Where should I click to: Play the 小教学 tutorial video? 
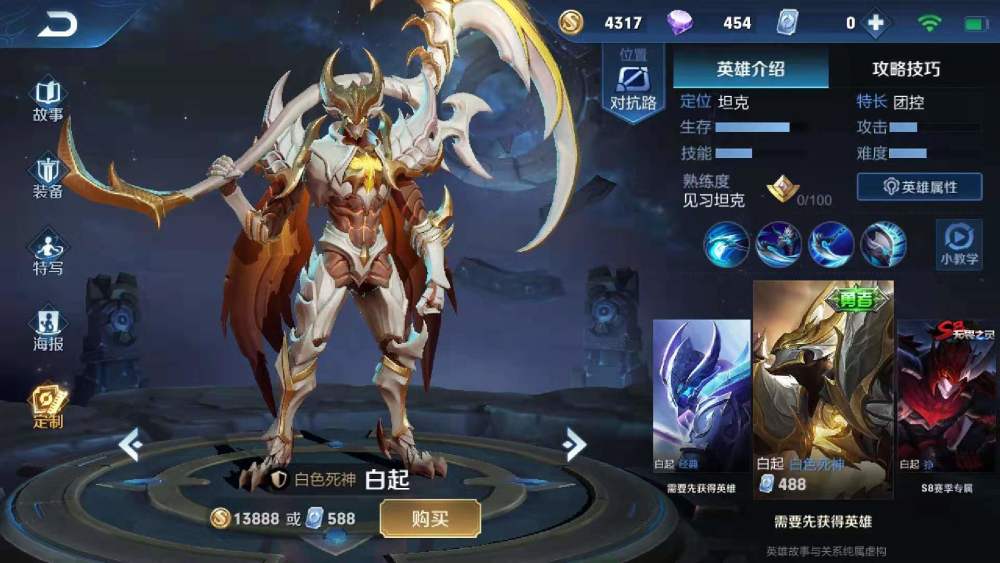pos(958,245)
